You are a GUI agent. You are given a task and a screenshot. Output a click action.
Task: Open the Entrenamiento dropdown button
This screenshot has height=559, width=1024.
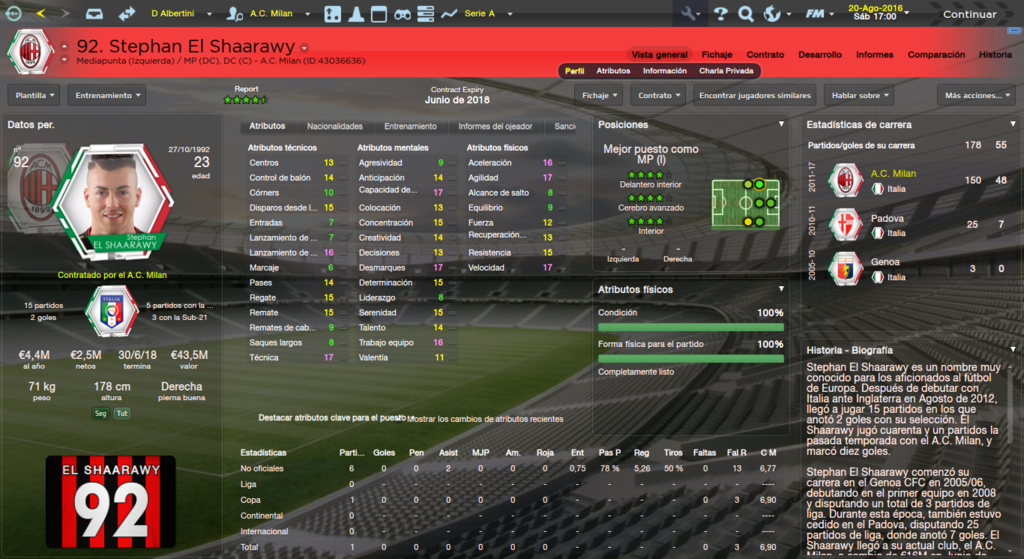(x=106, y=95)
